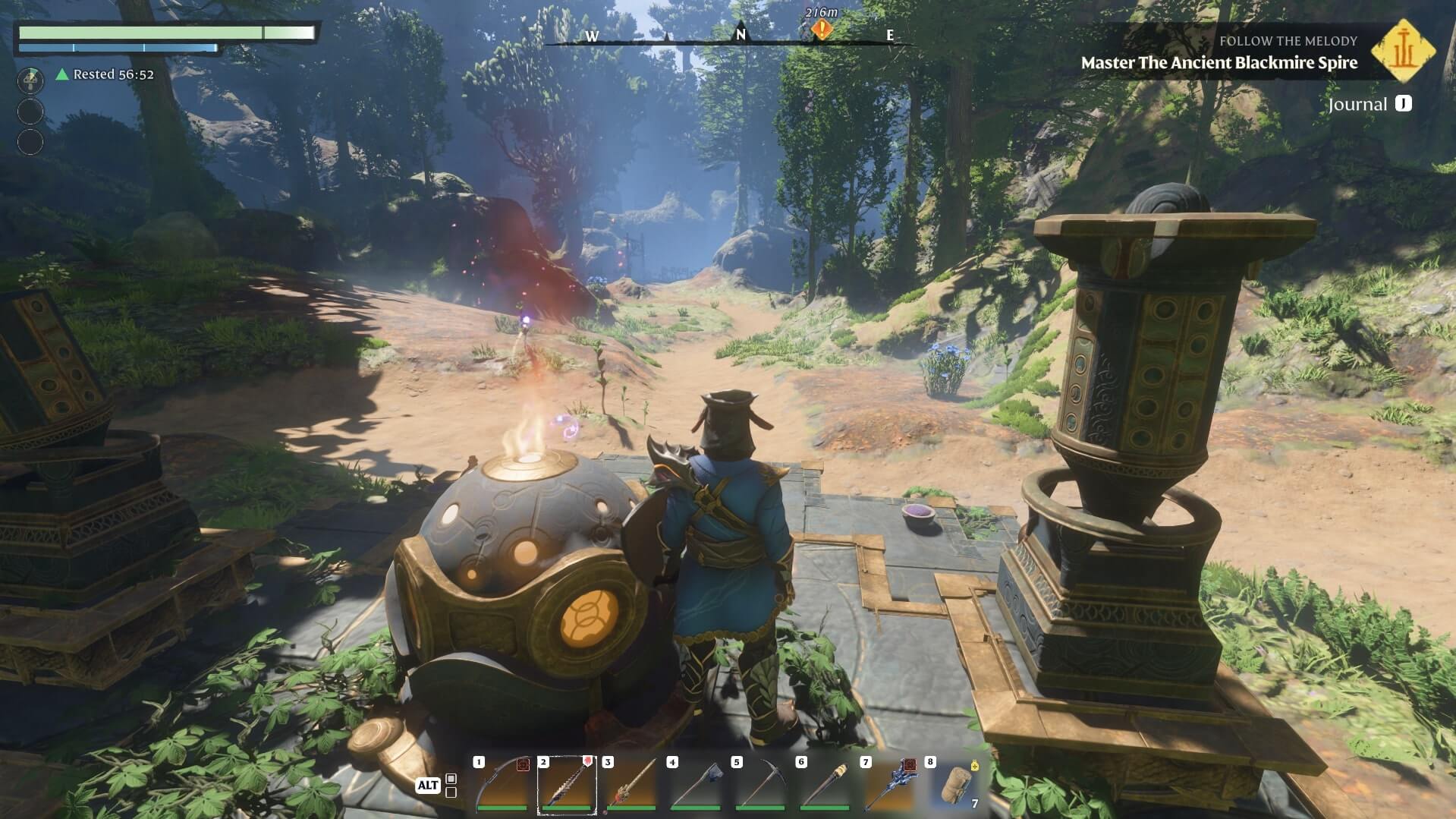The width and height of the screenshot is (1456, 819).
Task: Open the Journal
Action: coord(1370,104)
